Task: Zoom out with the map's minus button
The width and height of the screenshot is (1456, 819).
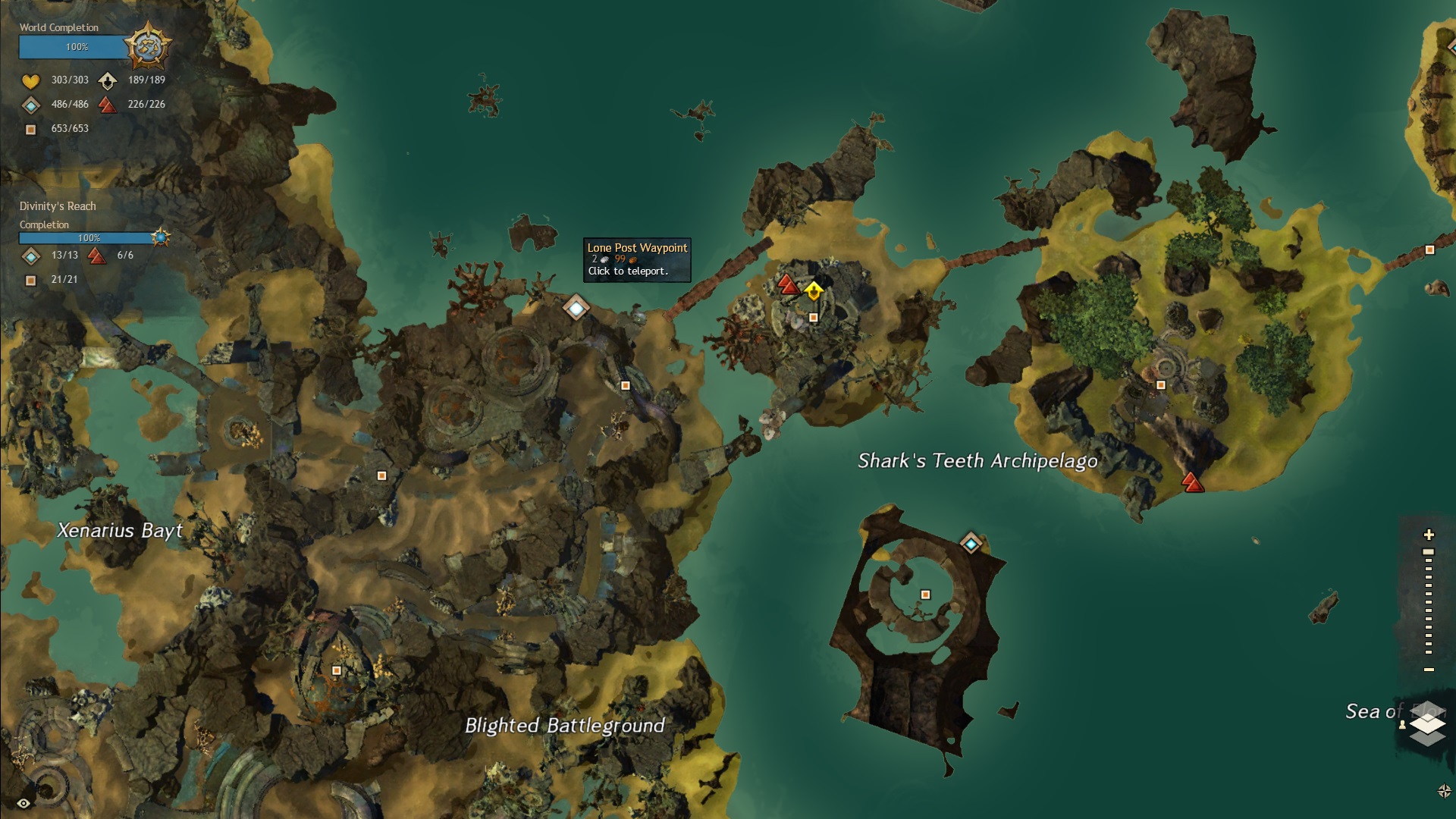Action: coord(1429,670)
